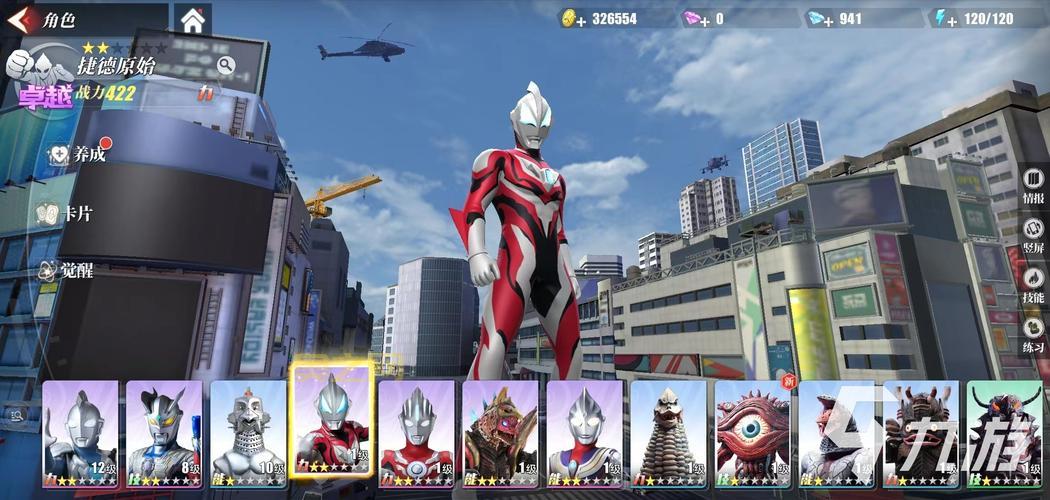View the 技能 skills
1050x500 pixels.
tap(1033, 285)
